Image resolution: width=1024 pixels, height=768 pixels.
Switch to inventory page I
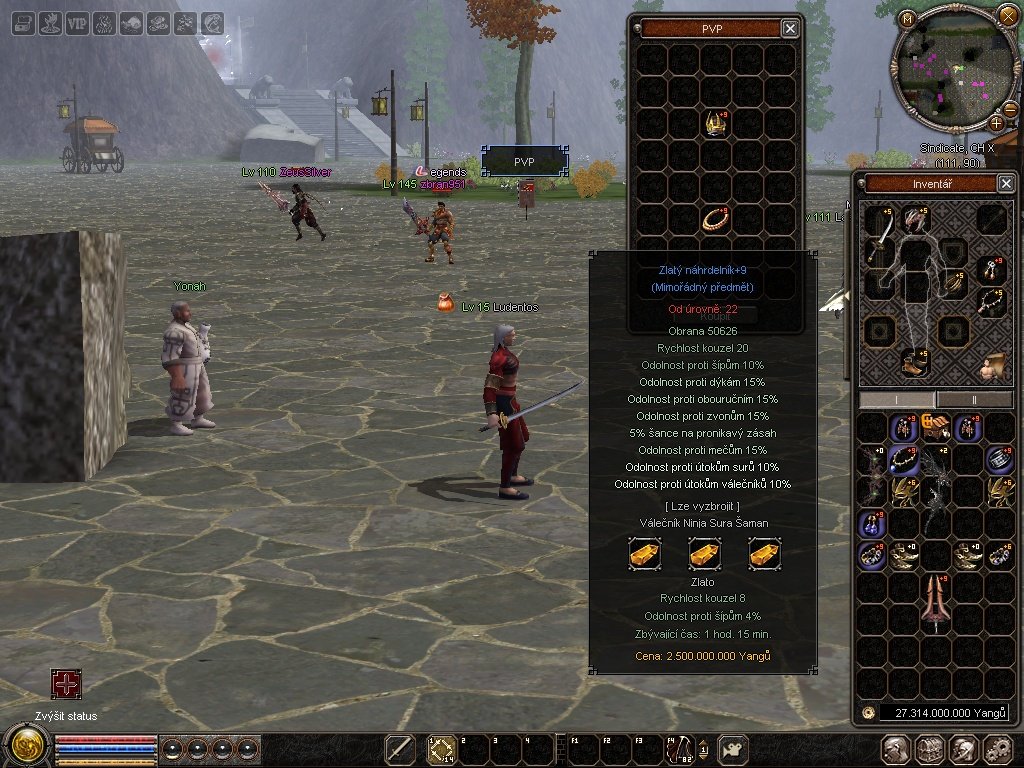pos(897,399)
